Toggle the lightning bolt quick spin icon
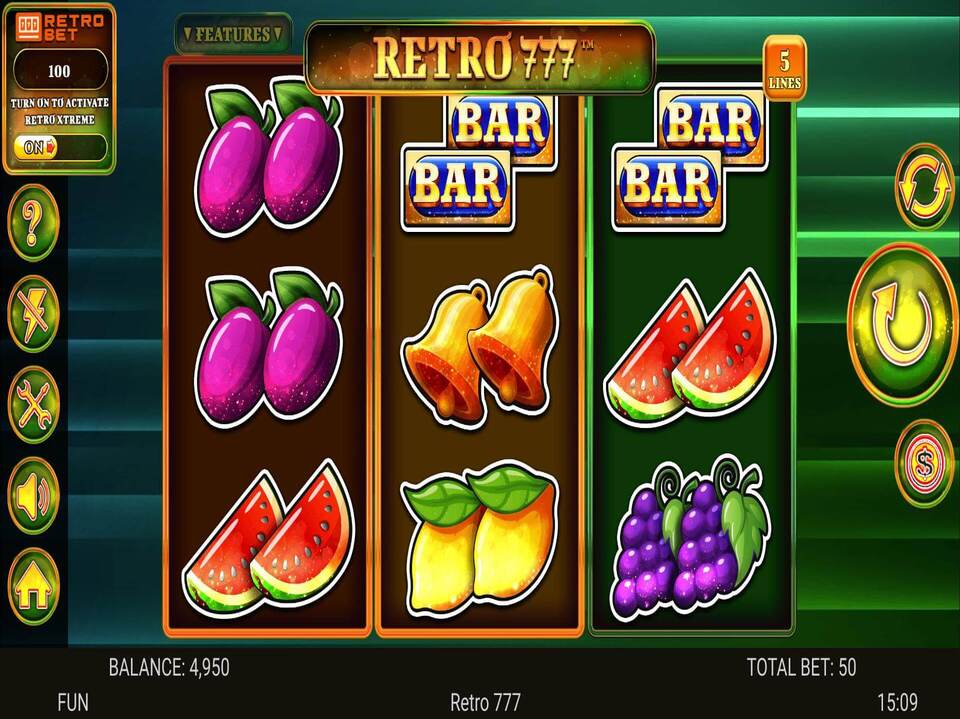 point(34,313)
